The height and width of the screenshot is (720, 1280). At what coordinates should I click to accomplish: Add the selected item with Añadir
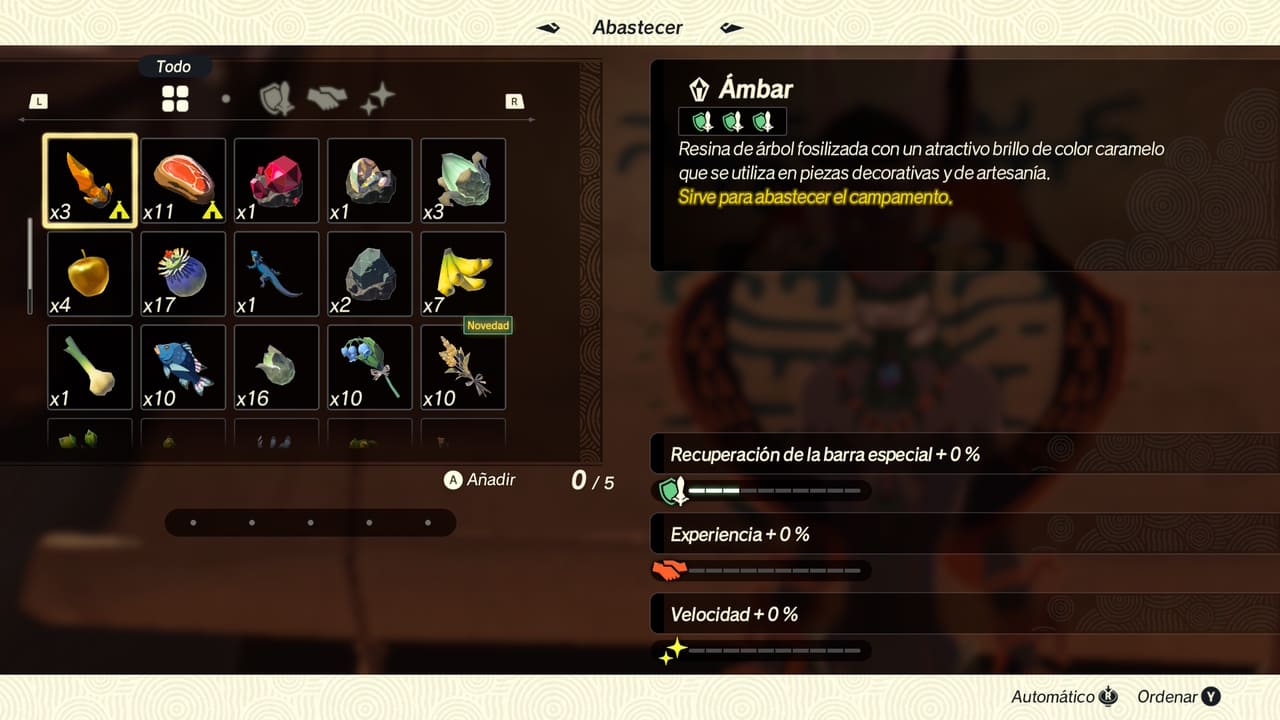point(480,480)
